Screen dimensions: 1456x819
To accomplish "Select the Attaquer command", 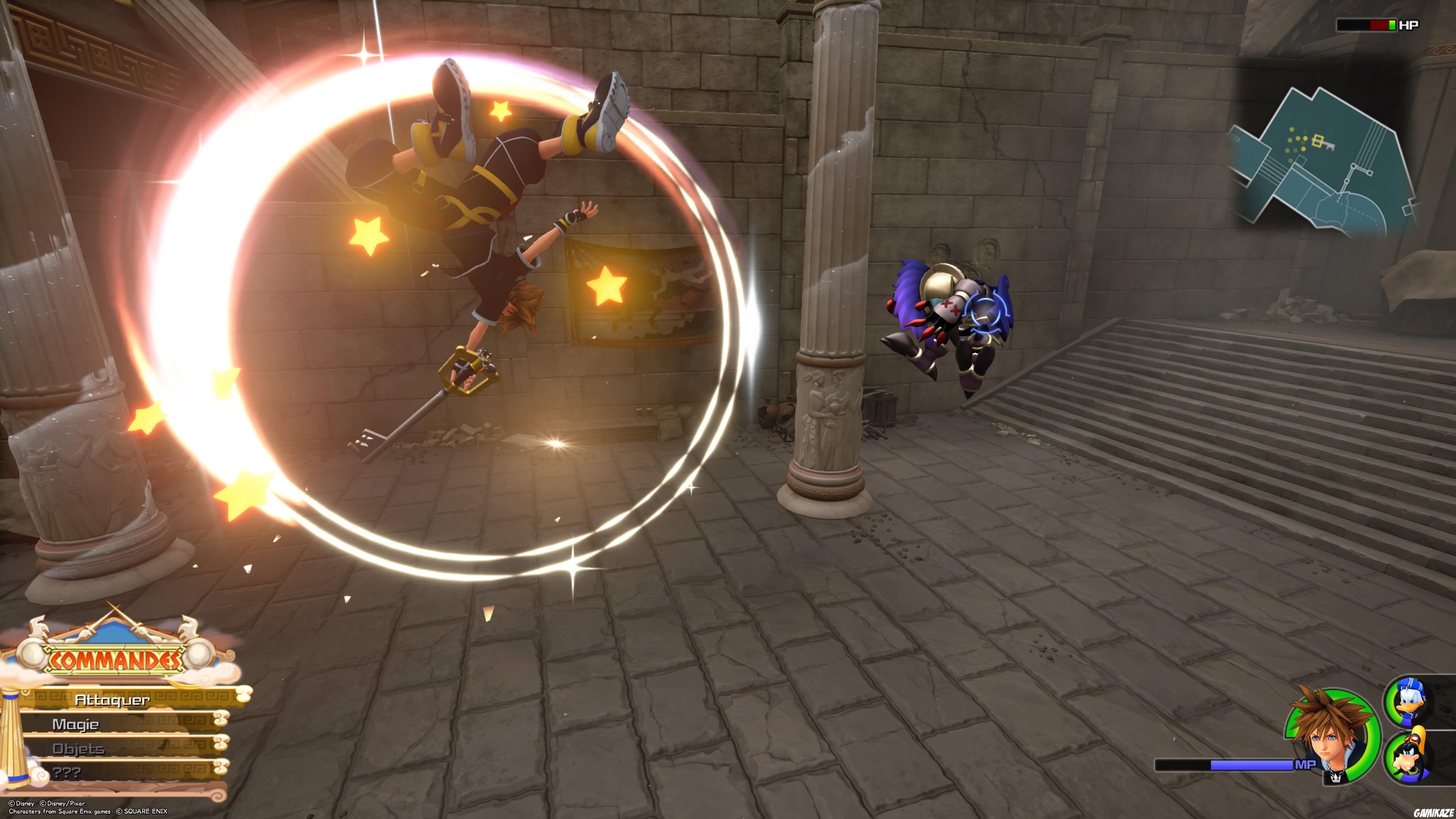I will [x=113, y=700].
